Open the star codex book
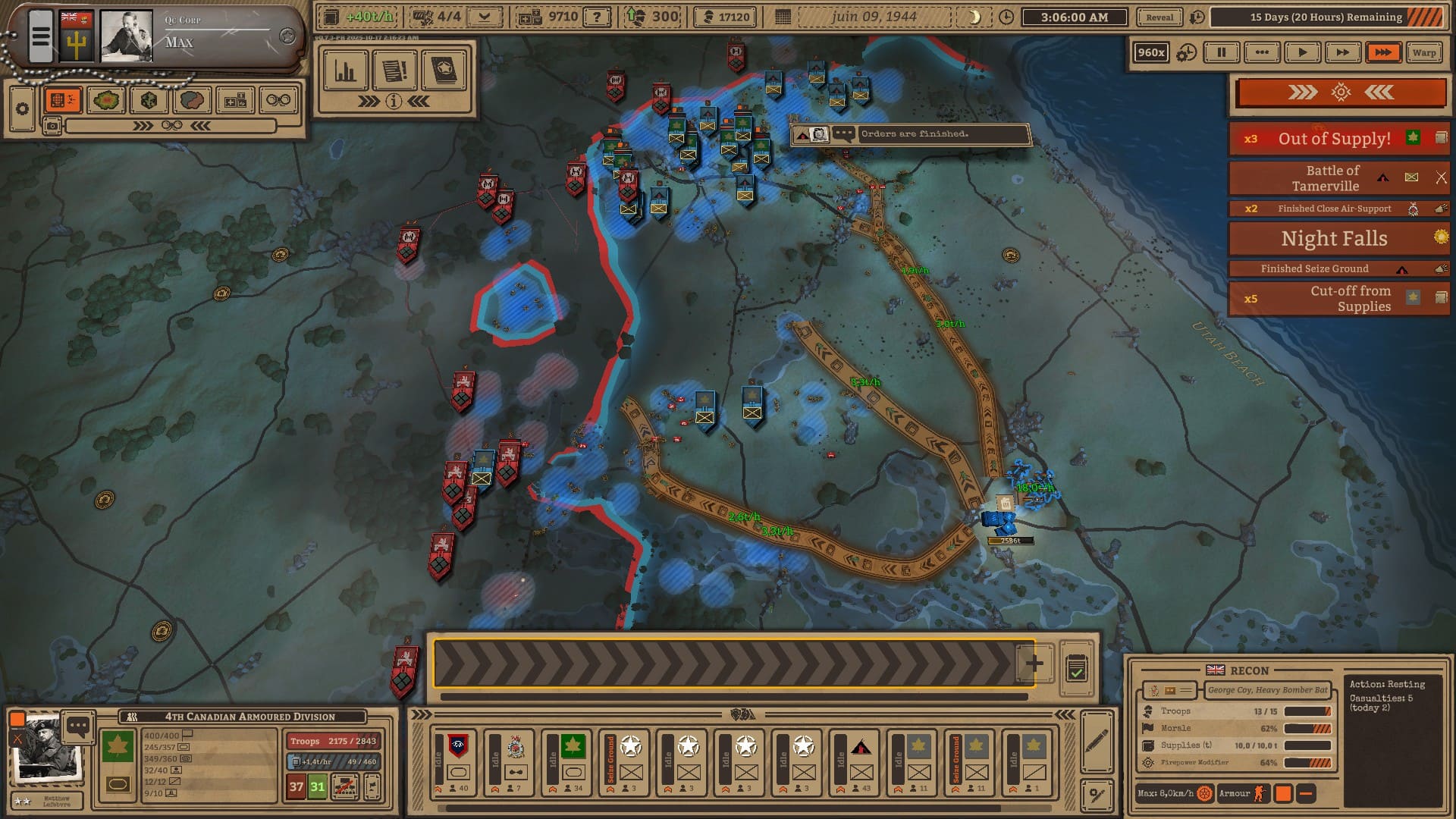Screen dimensions: 1456x819 point(444,71)
